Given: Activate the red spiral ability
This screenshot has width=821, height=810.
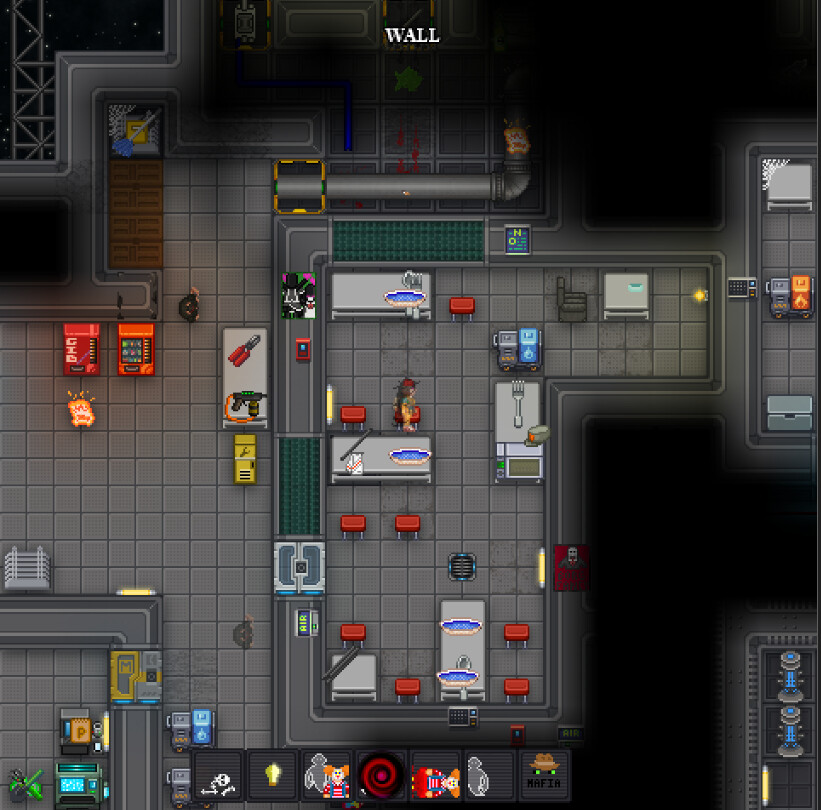Looking at the screenshot, I should tap(381, 776).
